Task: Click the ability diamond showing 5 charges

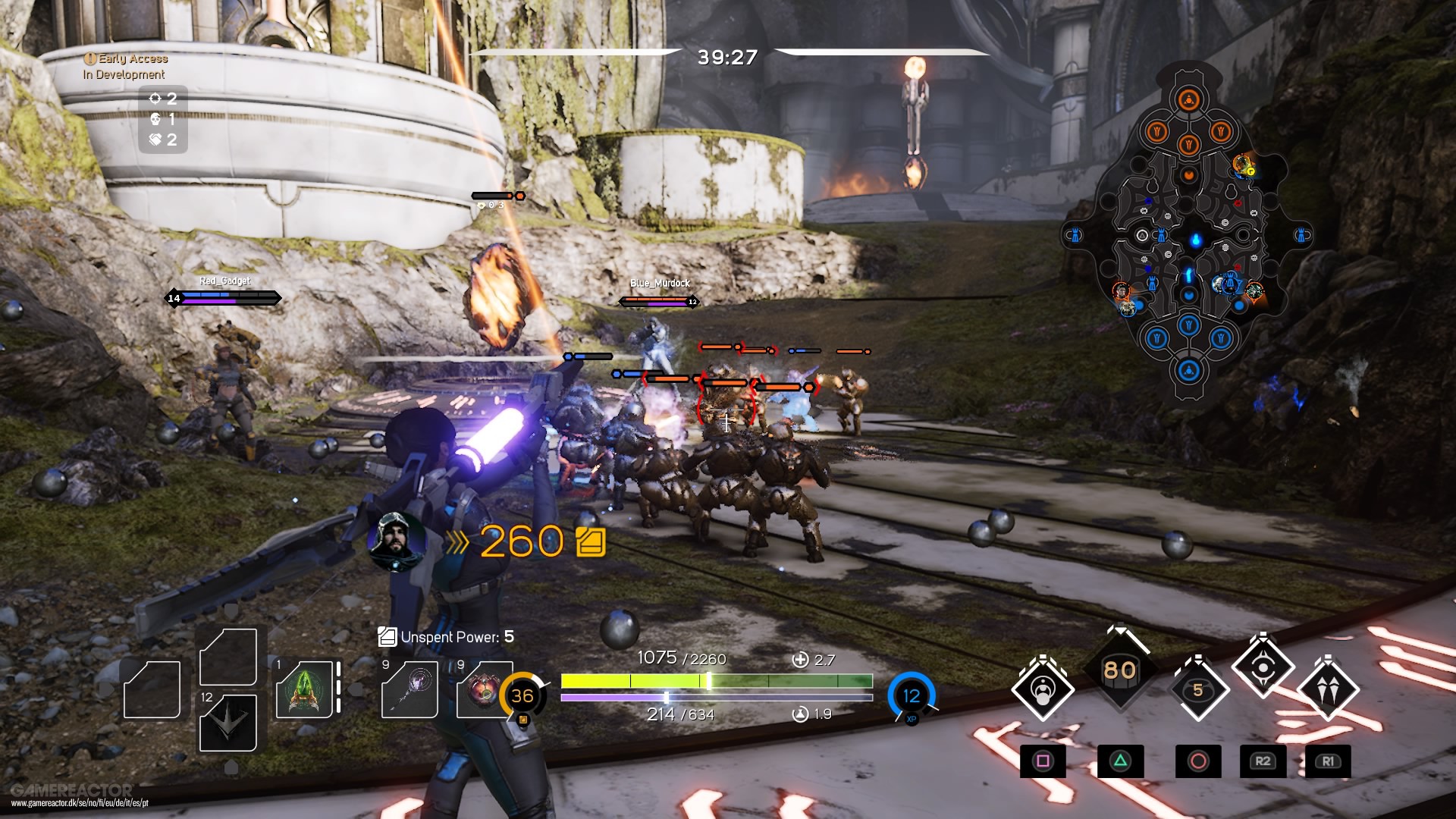Action: point(1197,690)
